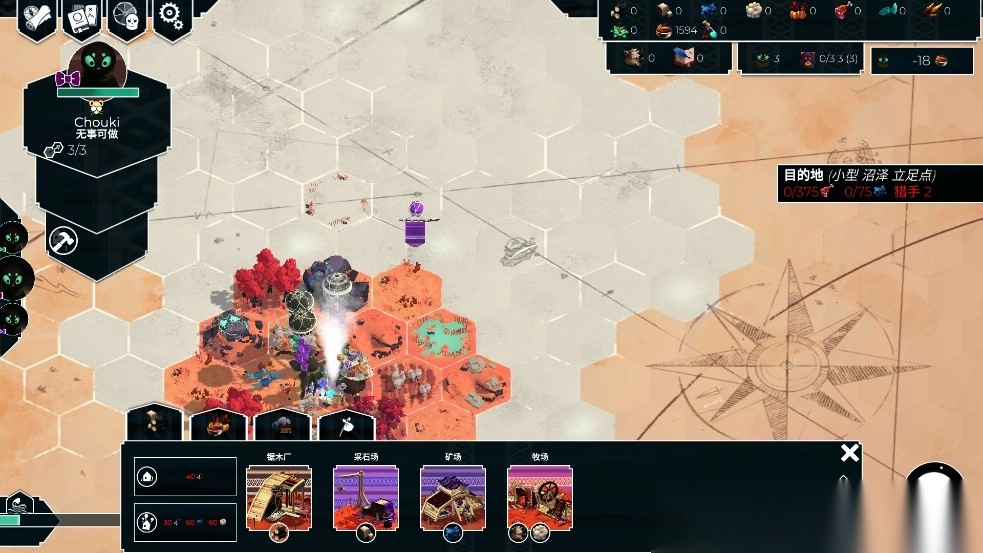Screen dimensions: 983x553
Task: Click the house icon cost row
Action: (185, 477)
